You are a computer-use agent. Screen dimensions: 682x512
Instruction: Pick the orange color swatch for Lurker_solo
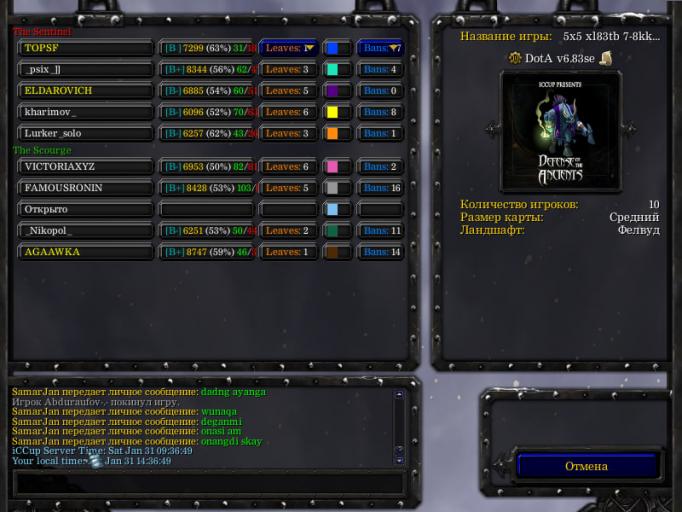pyautogui.click(x=336, y=133)
